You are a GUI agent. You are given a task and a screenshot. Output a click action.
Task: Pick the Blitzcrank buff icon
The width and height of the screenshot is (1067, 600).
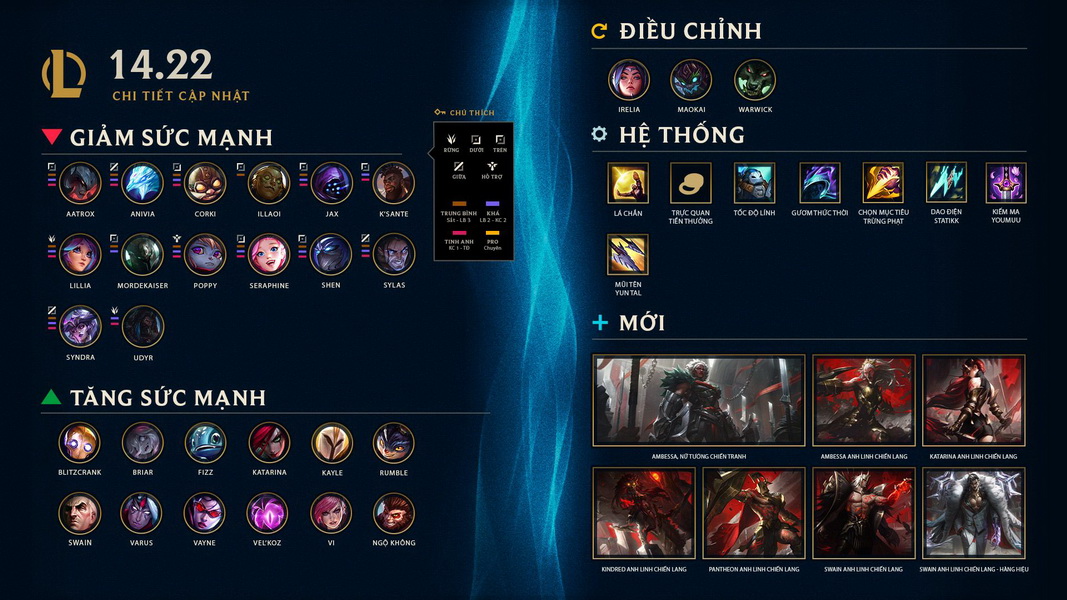[79, 443]
